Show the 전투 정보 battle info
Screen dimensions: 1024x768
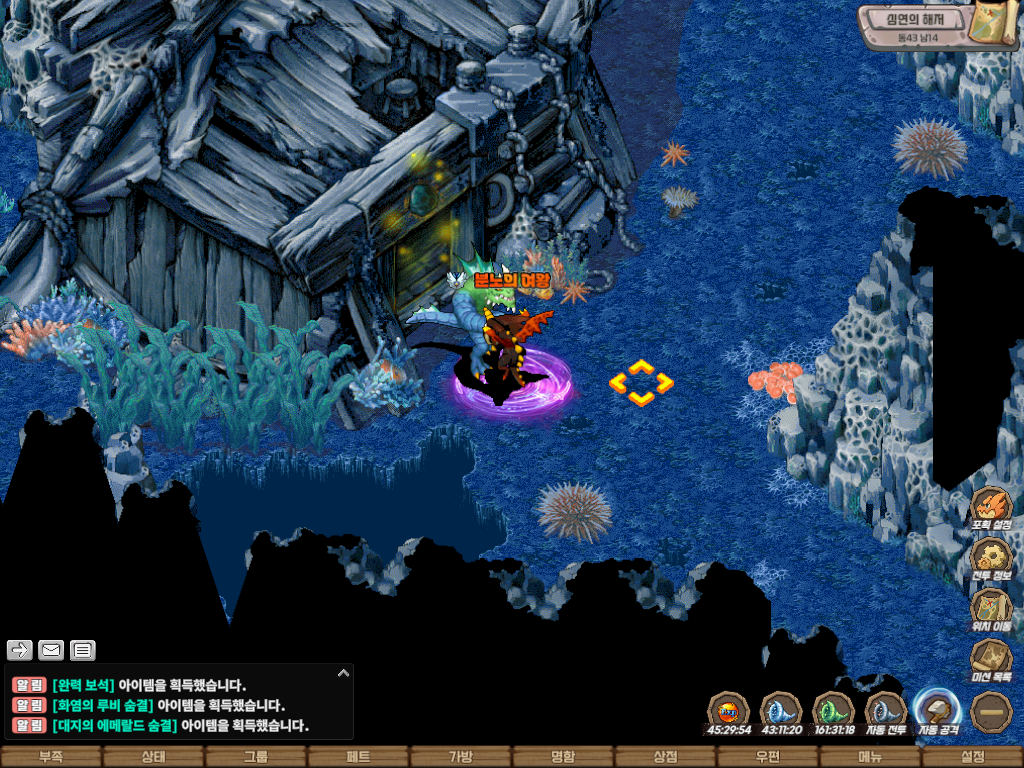(x=991, y=557)
